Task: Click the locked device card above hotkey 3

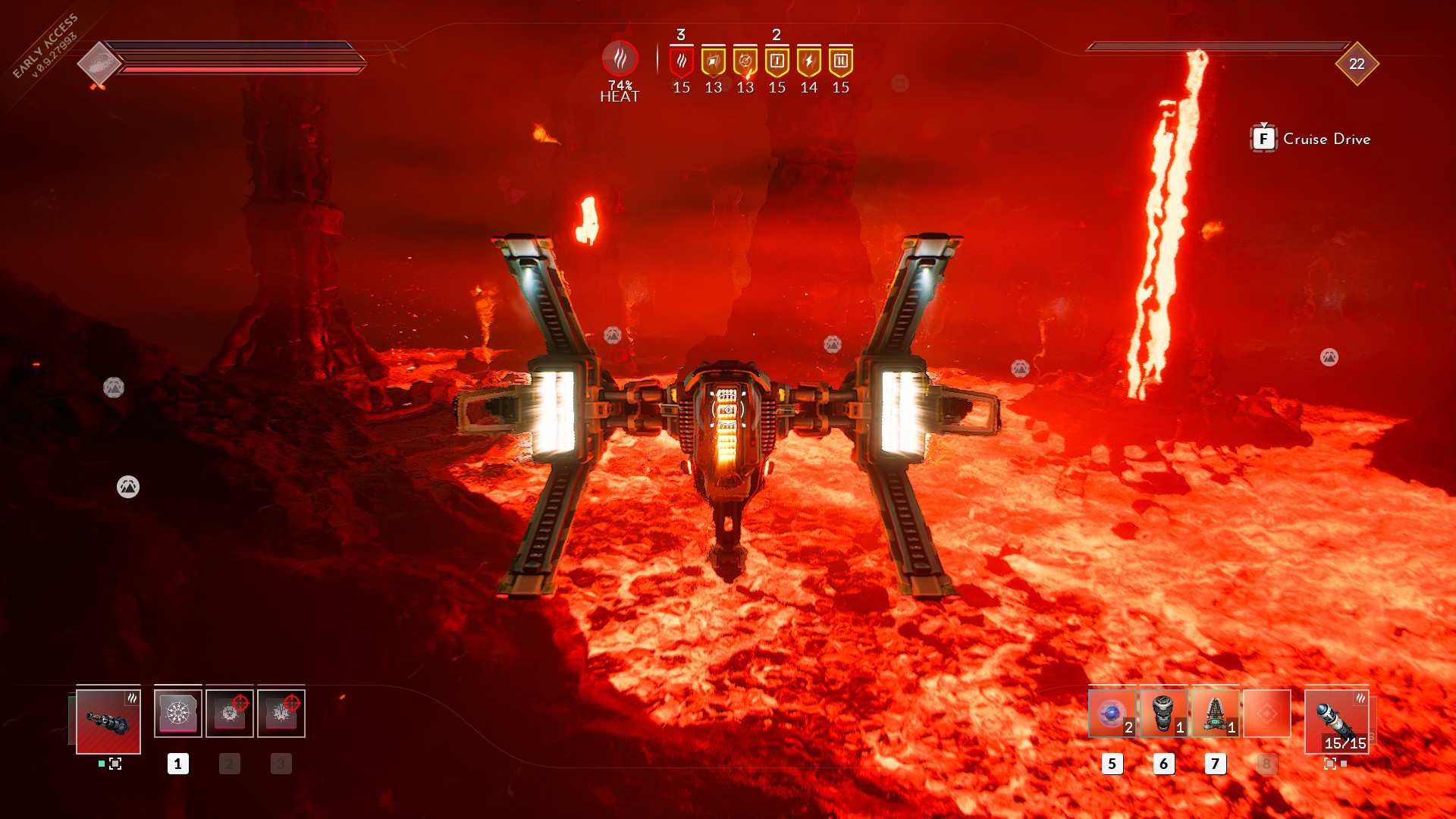Action: pos(281,714)
